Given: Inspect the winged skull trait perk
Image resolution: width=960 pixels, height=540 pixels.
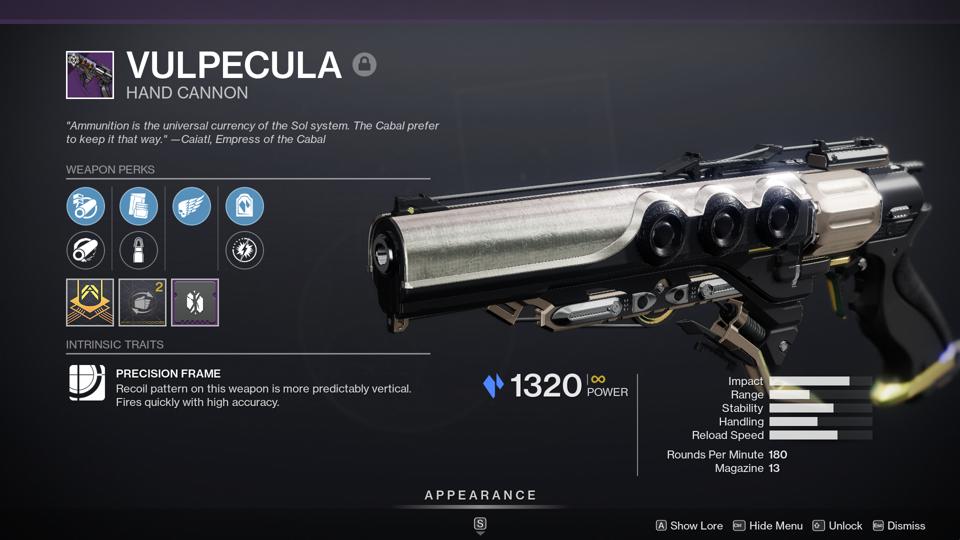Looking at the screenshot, I should click(x=192, y=206).
